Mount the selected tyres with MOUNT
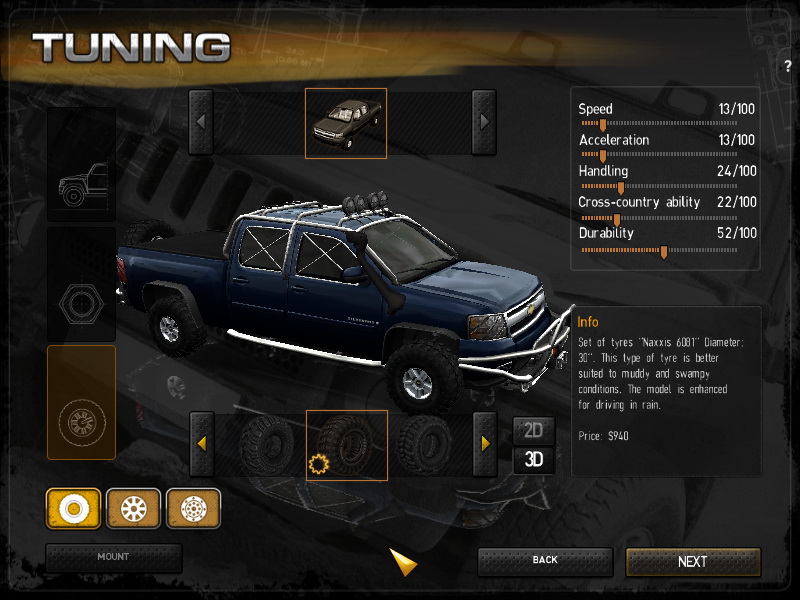The height and width of the screenshot is (600, 800). click(113, 557)
